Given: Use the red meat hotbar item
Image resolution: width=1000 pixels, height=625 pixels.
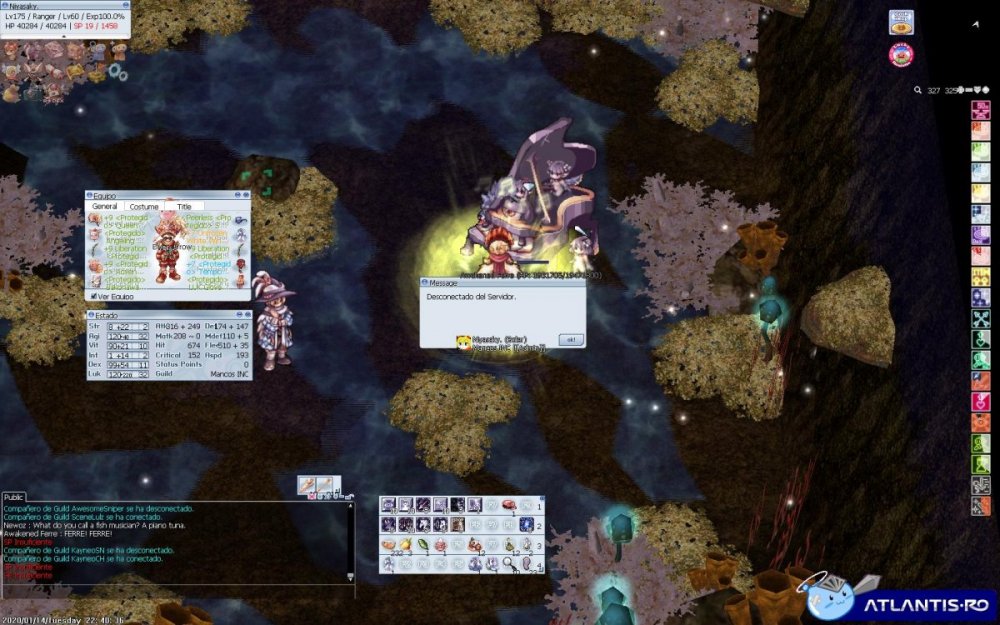Looking at the screenshot, I should pyautogui.click(x=508, y=505).
